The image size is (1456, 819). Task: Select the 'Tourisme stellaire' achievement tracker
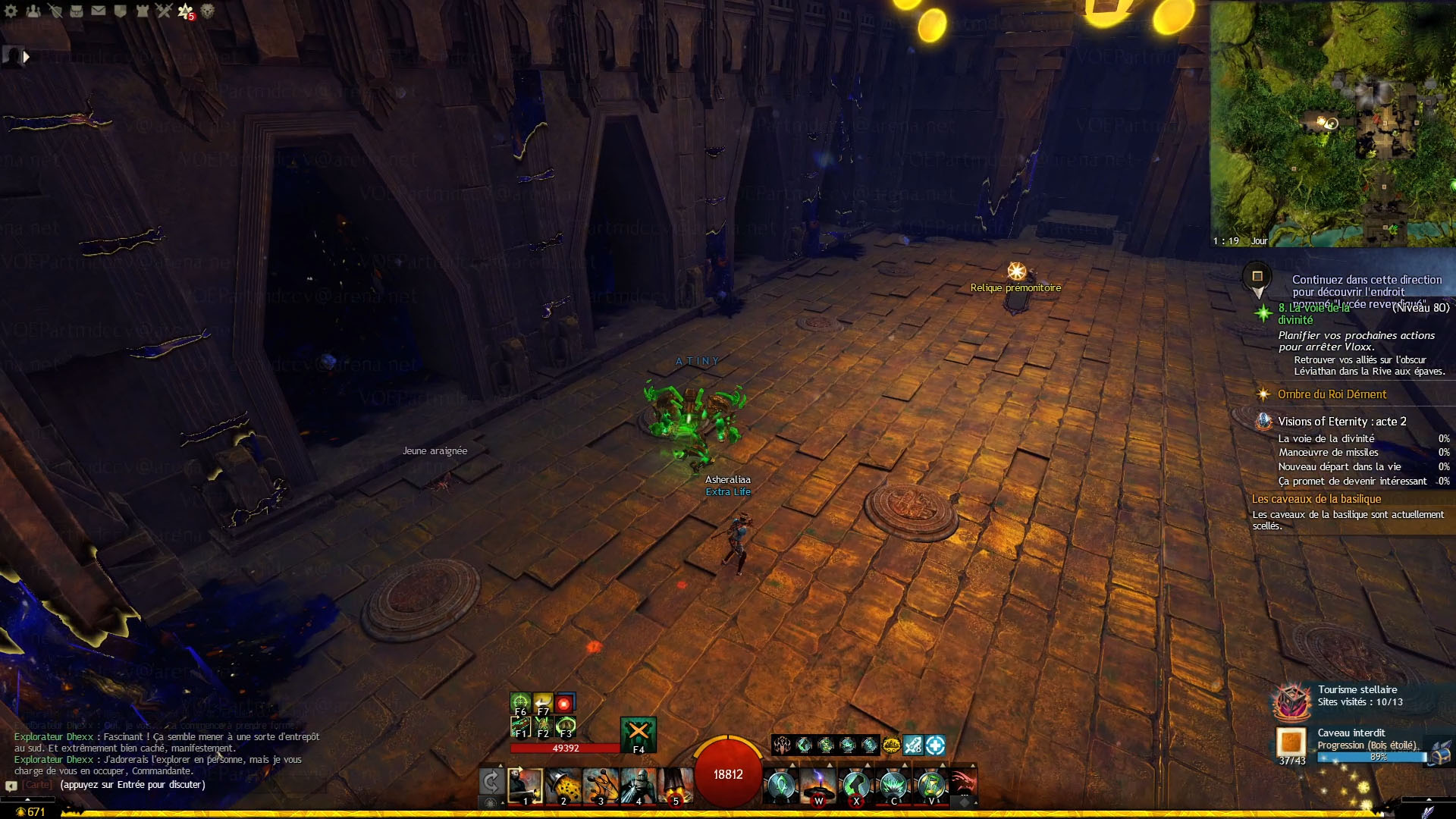(1357, 690)
